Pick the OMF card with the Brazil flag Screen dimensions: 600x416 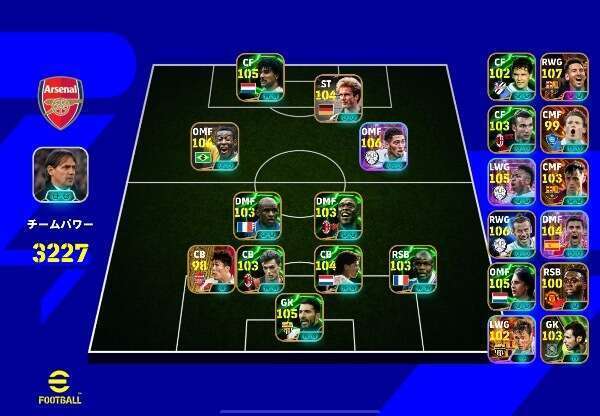pyautogui.click(x=215, y=147)
